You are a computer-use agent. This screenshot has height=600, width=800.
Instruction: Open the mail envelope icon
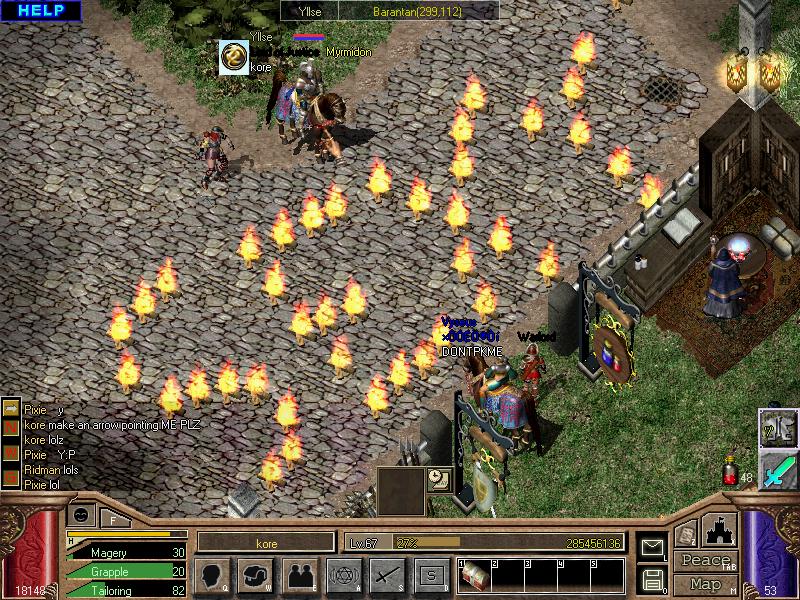[x=651, y=546]
